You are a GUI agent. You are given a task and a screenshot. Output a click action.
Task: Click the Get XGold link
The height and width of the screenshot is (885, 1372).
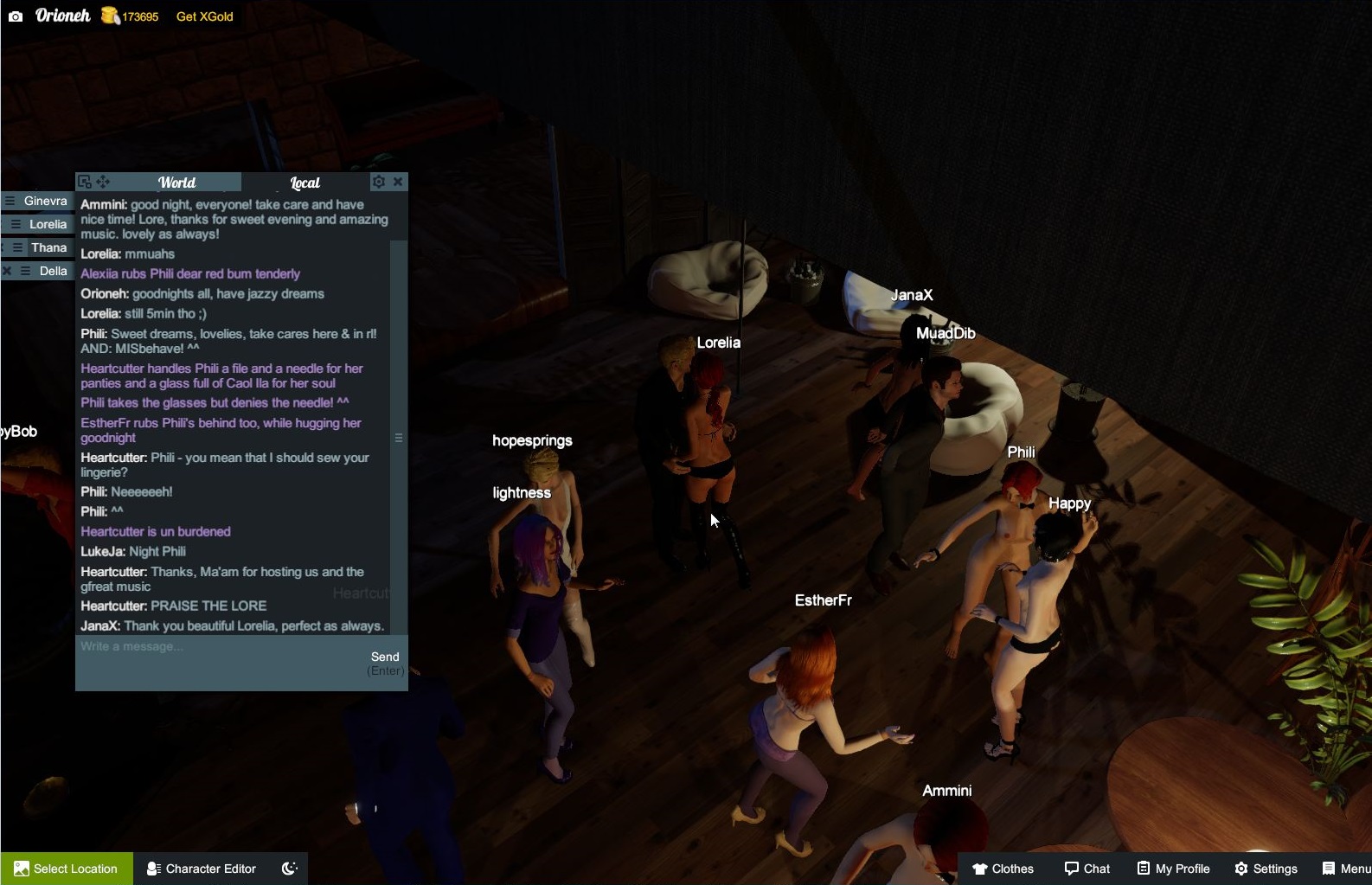tap(204, 16)
